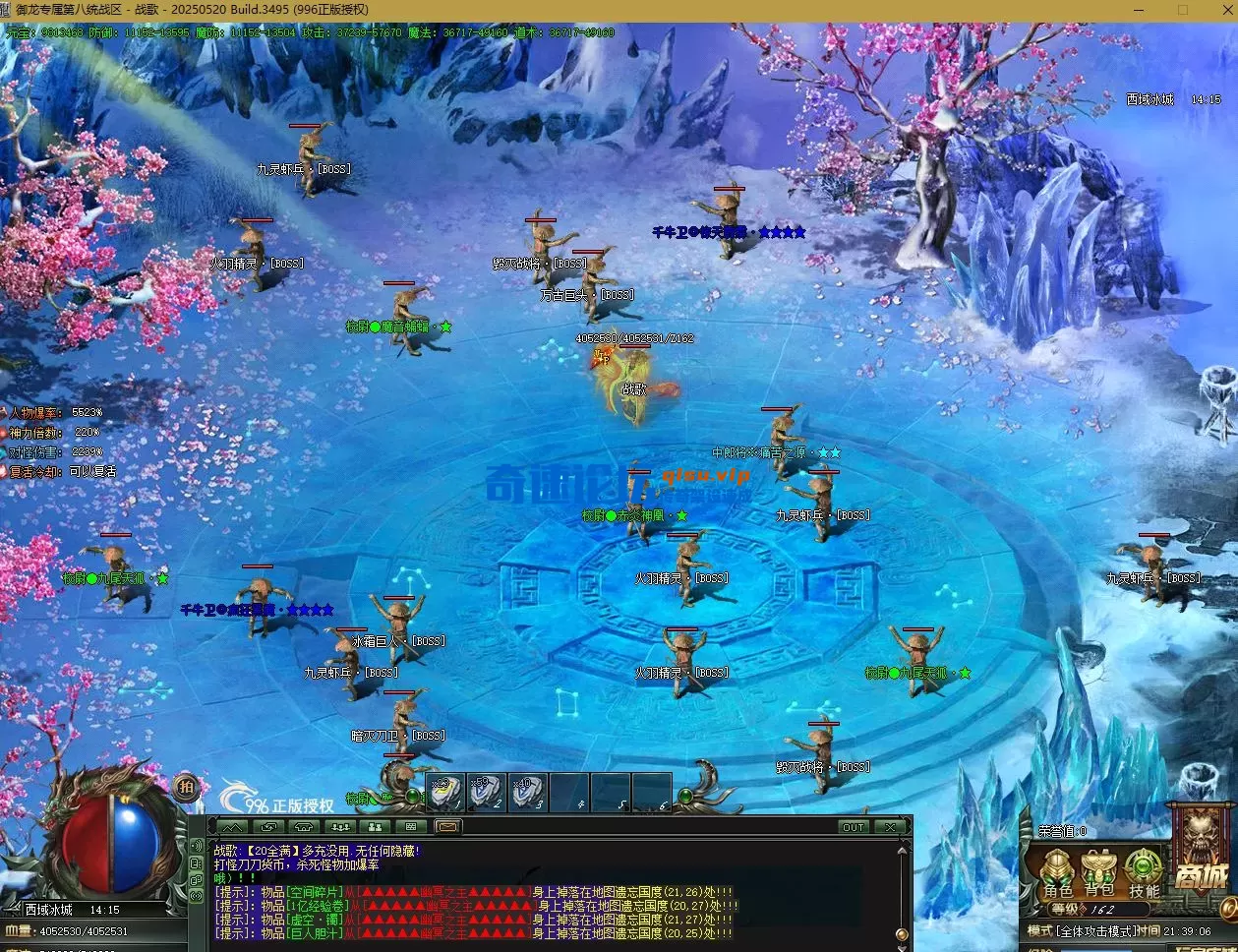Close the game via chat bar X button
Screen dimensions: 1238x952
(890, 827)
